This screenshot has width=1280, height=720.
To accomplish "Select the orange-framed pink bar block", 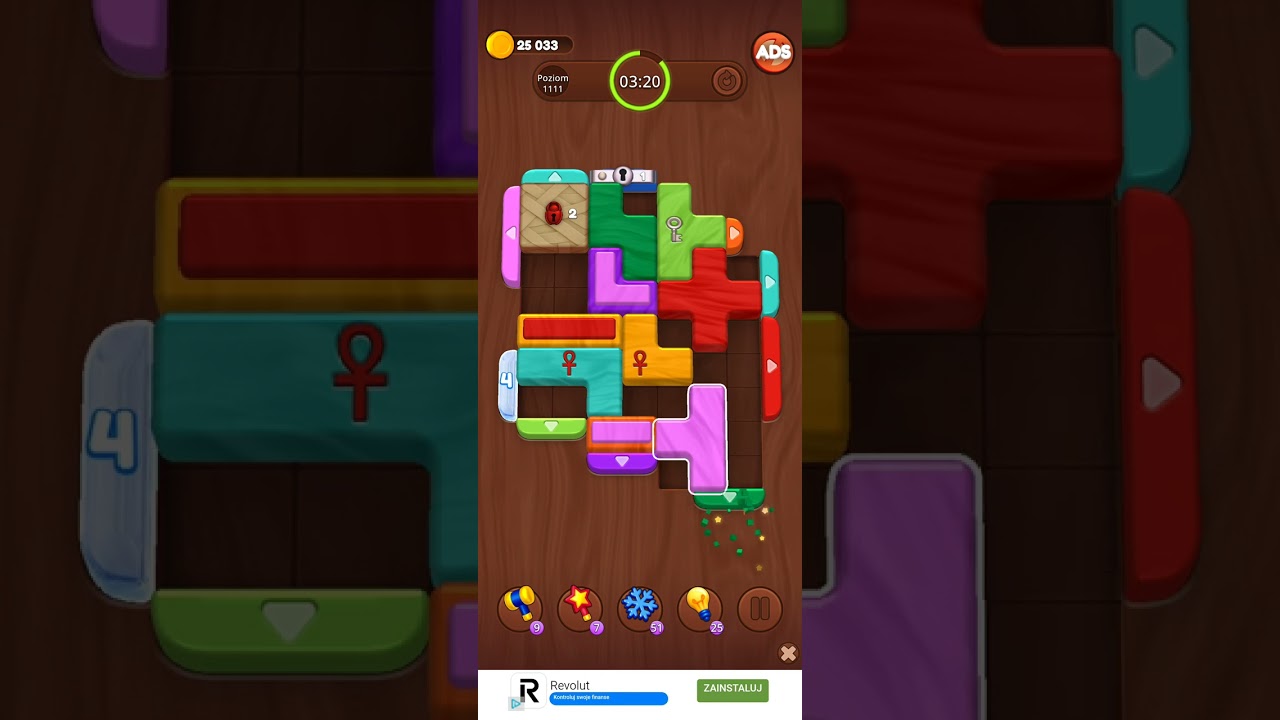I will [x=620, y=432].
